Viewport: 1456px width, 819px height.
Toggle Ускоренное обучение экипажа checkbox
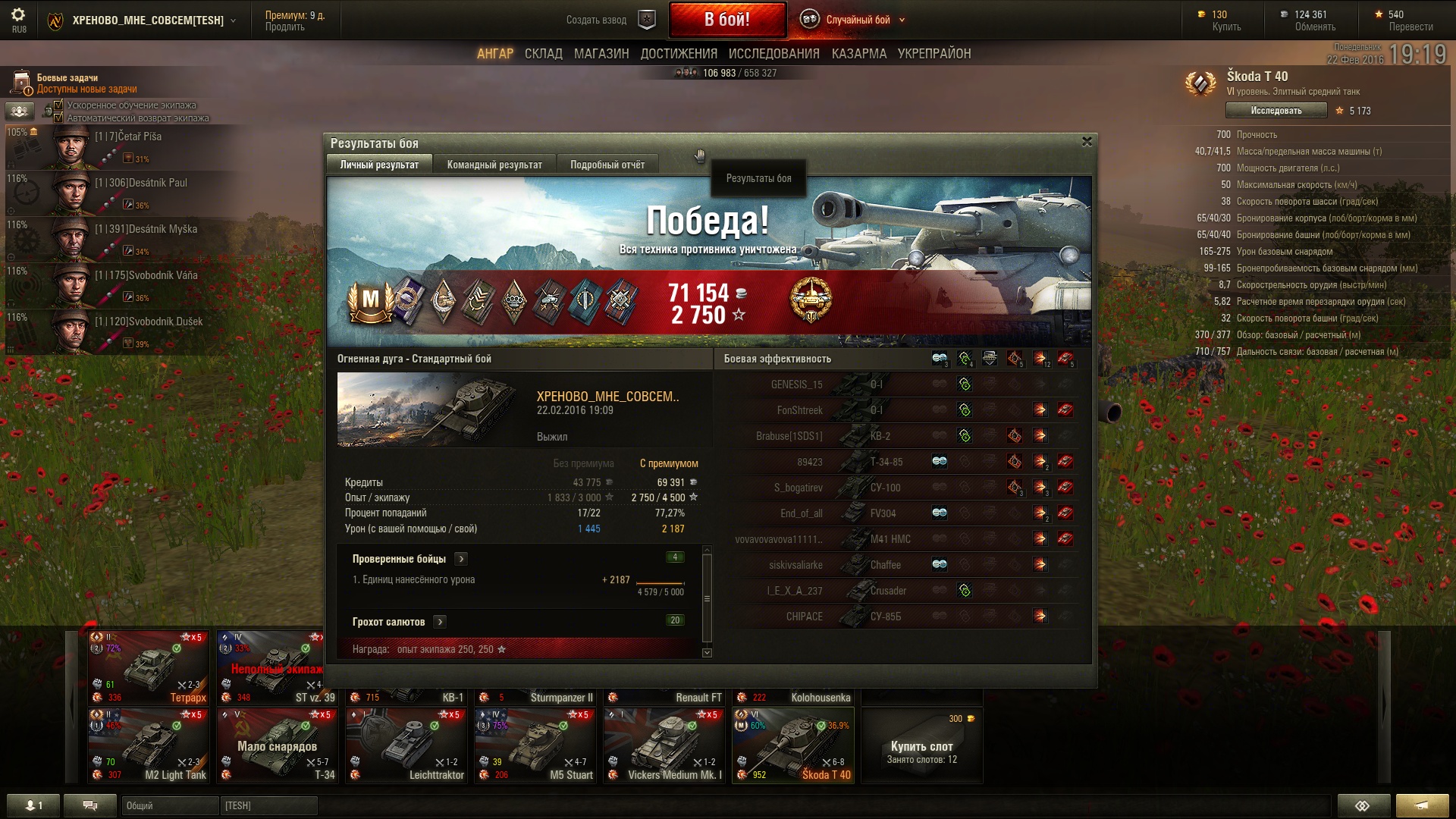(58, 105)
